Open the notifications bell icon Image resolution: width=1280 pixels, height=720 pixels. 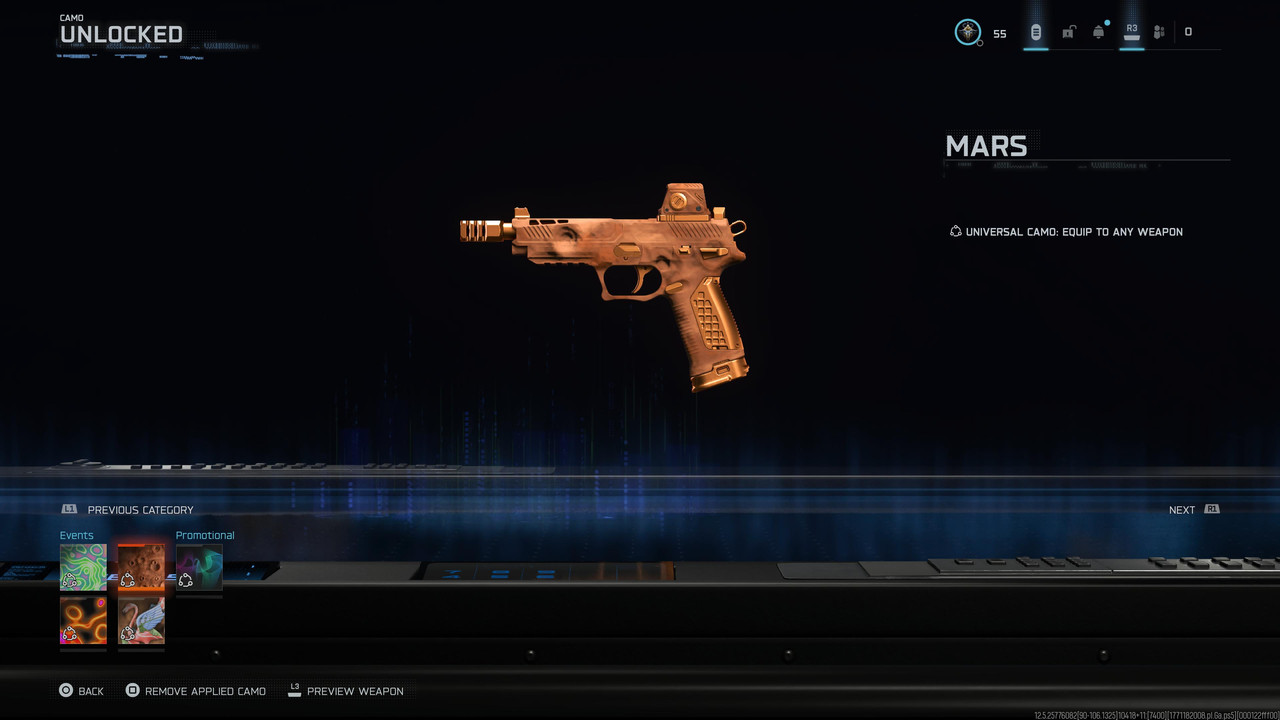[1099, 32]
